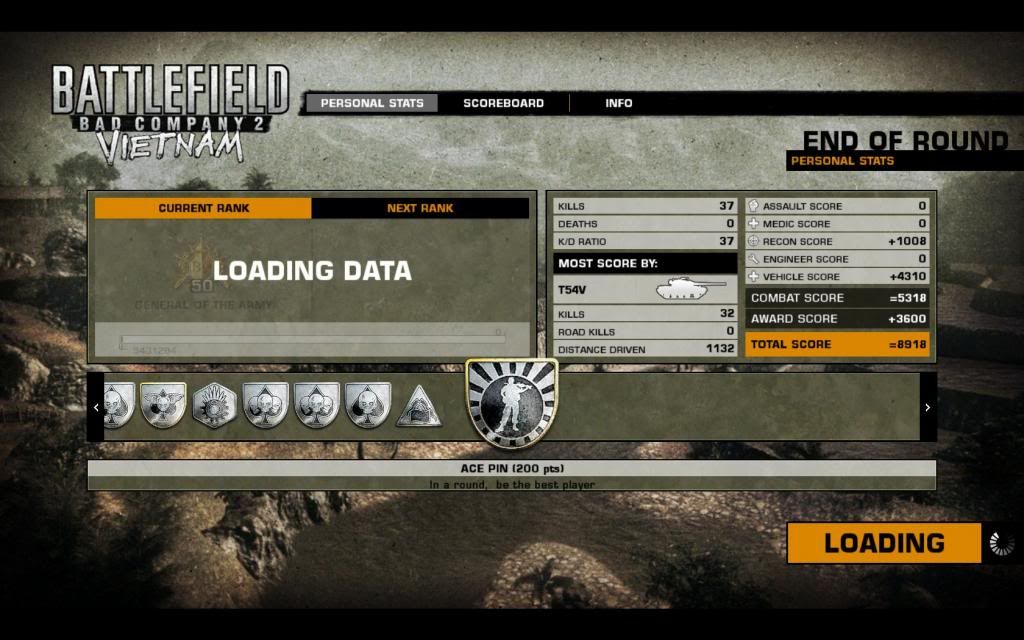The width and height of the screenshot is (1024, 640).
Task: Select the Personal Stats tab
Action: click(372, 103)
